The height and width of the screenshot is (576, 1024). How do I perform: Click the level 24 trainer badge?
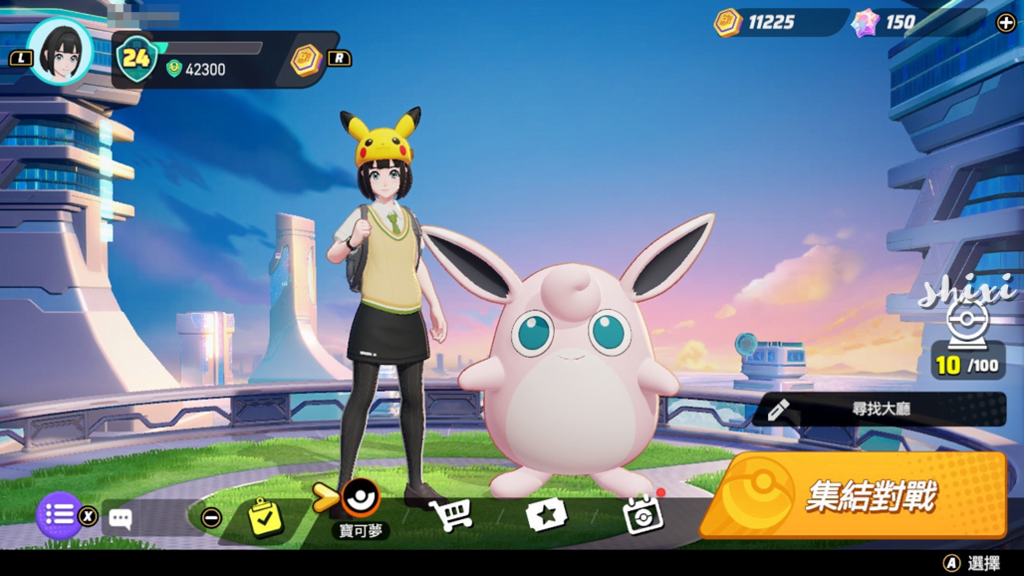click(136, 58)
